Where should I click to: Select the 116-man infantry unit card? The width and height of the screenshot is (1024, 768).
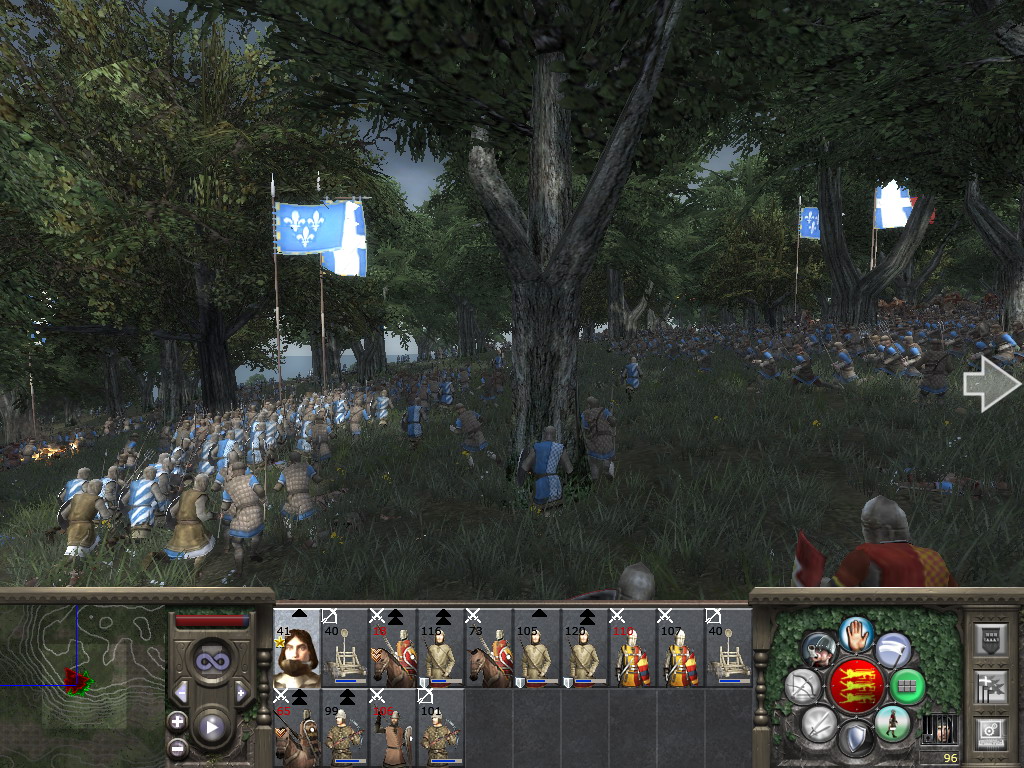tap(440, 648)
